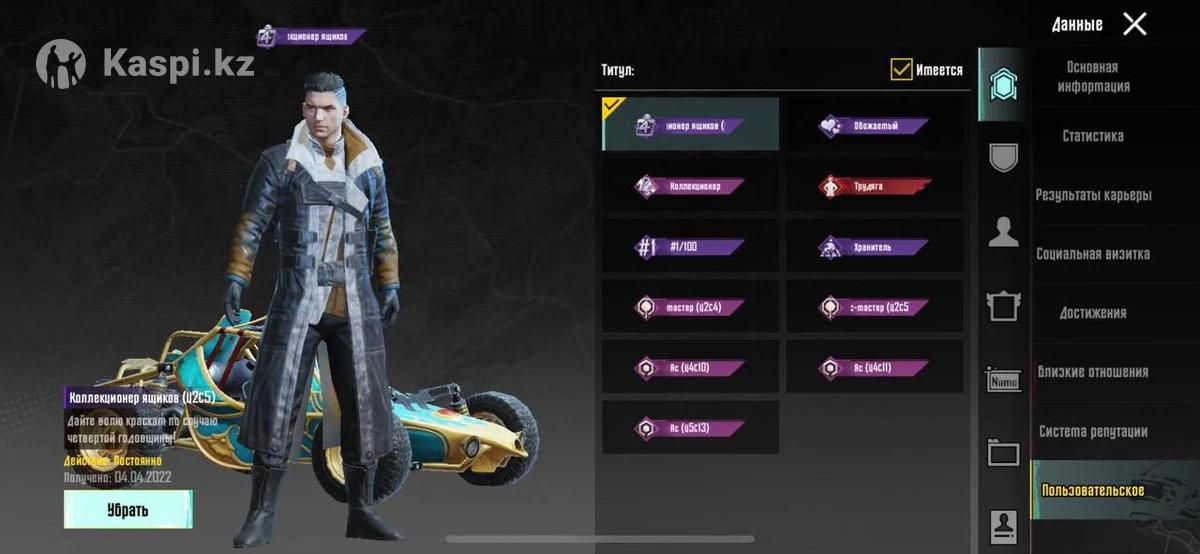1200x554 pixels.
Task: Go to Достижения
Action: tap(1092, 313)
